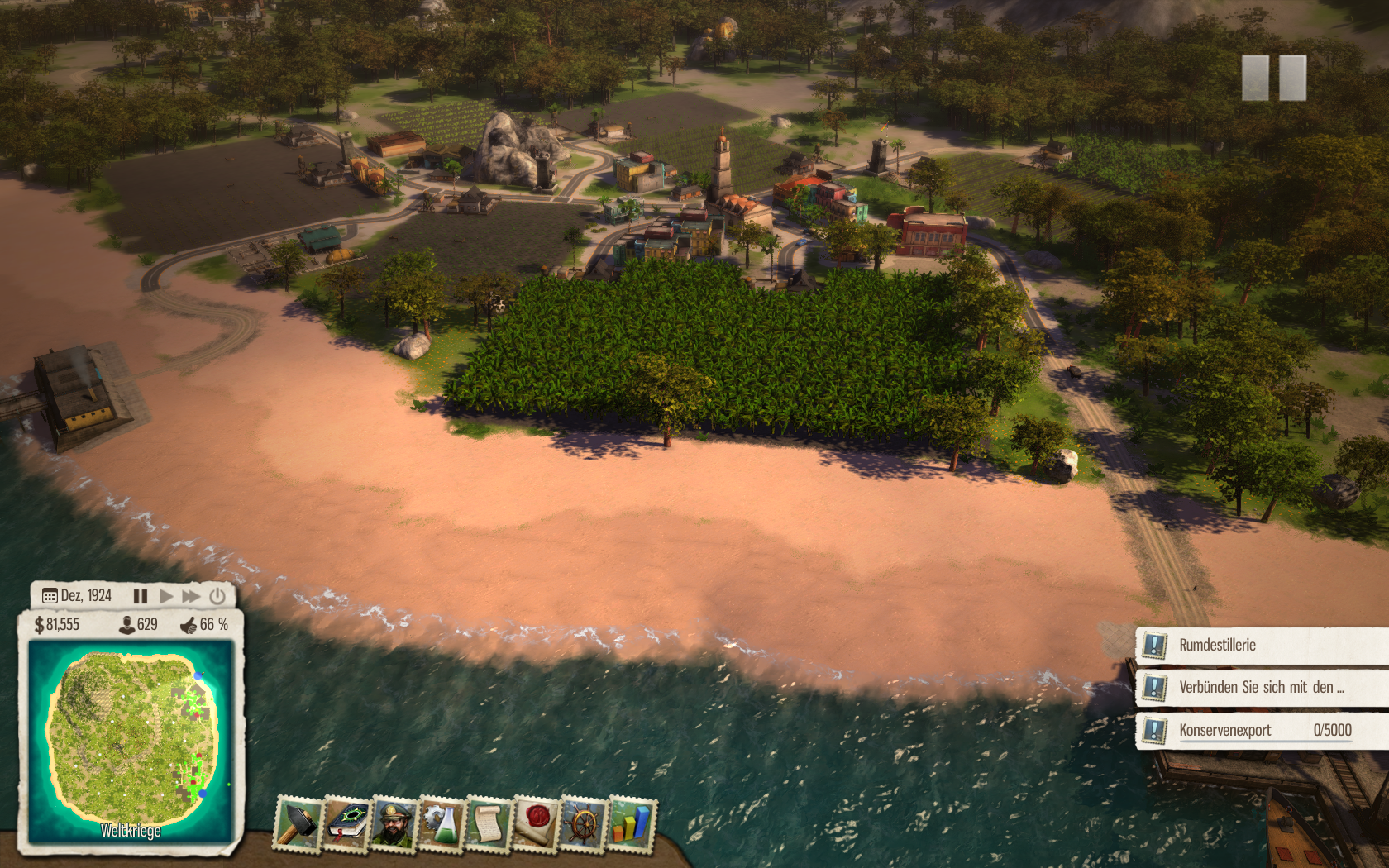Open the almanac book
Image resolution: width=1389 pixels, height=868 pixels.
click(x=346, y=823)
